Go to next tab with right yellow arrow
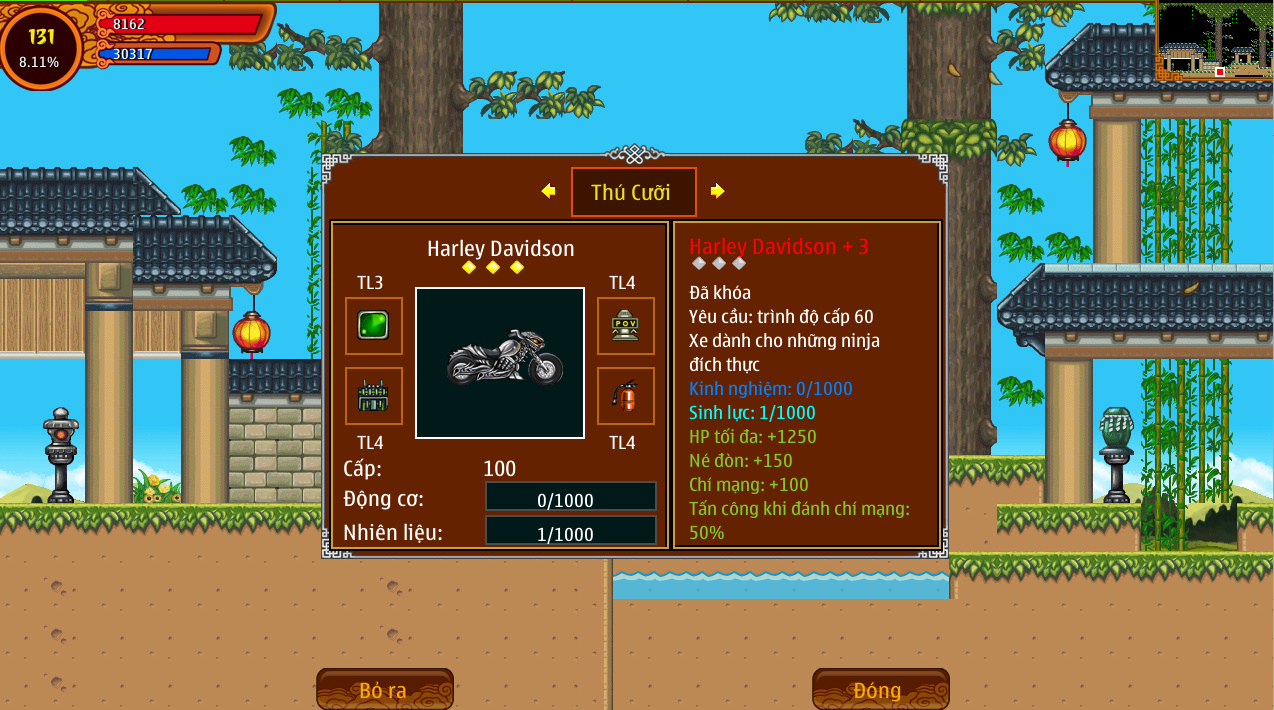The image size is (1274, 710). point(717,191)
